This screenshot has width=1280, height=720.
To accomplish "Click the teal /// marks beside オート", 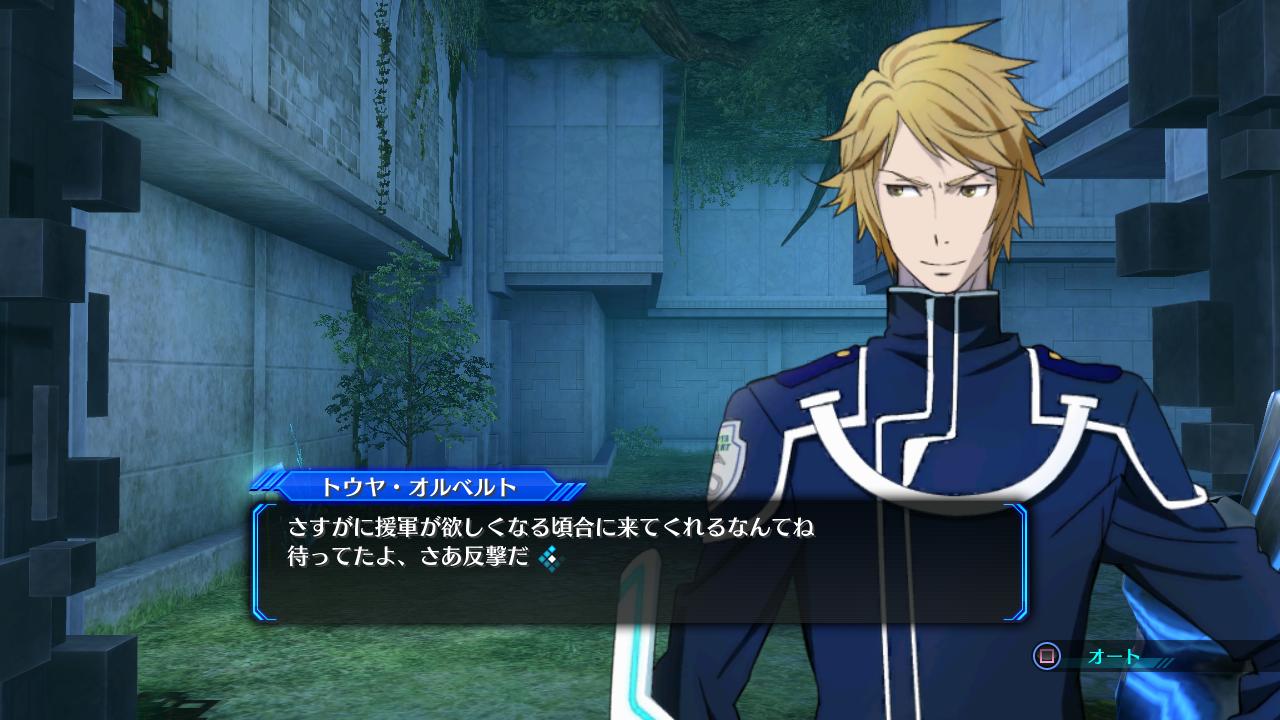I will point(1163,661).
